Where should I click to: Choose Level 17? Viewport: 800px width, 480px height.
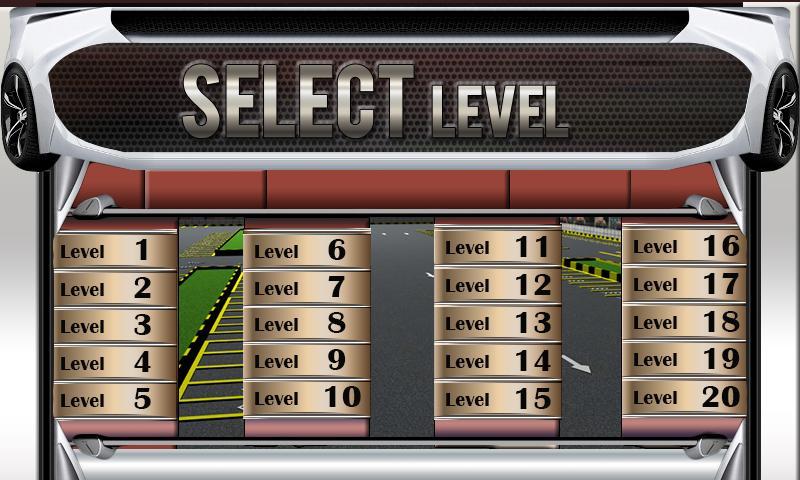(x=685, y=284)
